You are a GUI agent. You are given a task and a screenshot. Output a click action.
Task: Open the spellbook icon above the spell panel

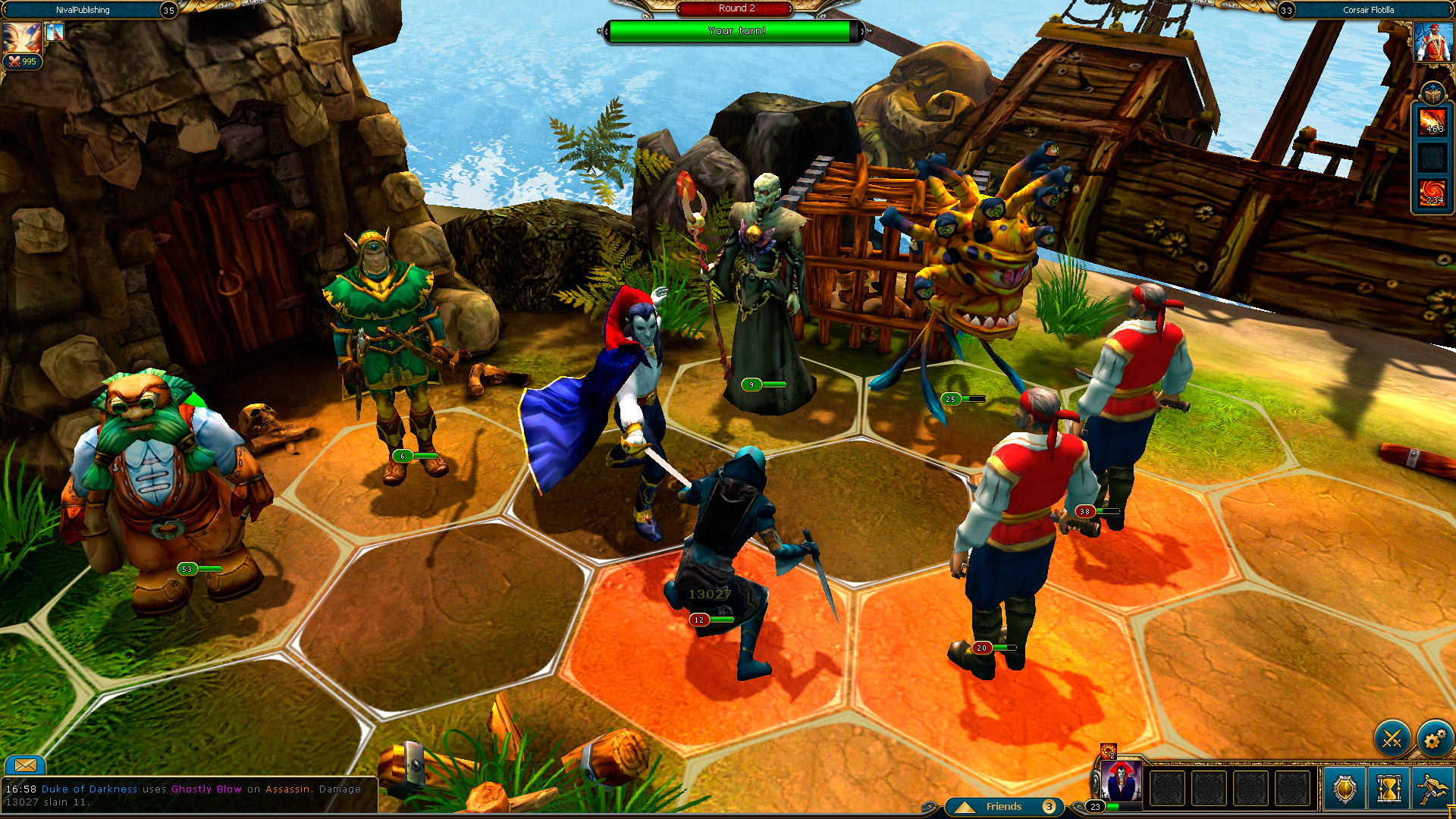click(x=1432, y=93)
